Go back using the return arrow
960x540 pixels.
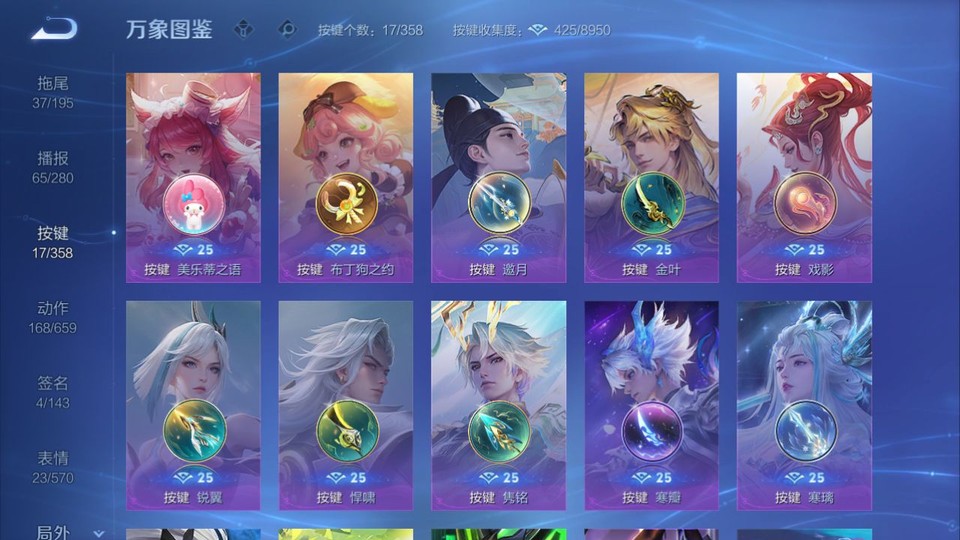click(x=53, y=29)
